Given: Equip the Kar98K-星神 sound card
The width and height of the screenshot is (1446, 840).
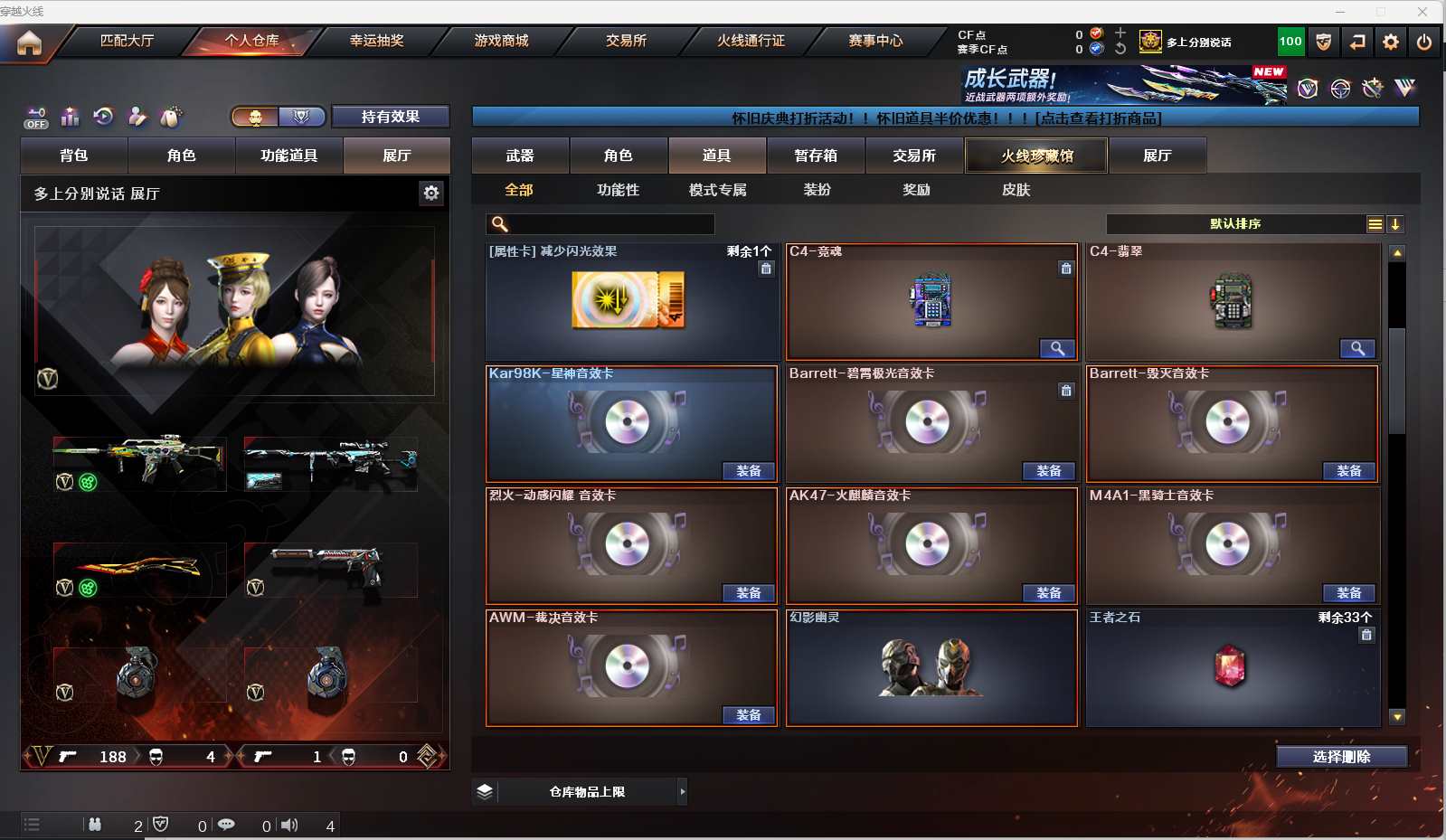Looking at the screenshot, I should pos(748,471).
